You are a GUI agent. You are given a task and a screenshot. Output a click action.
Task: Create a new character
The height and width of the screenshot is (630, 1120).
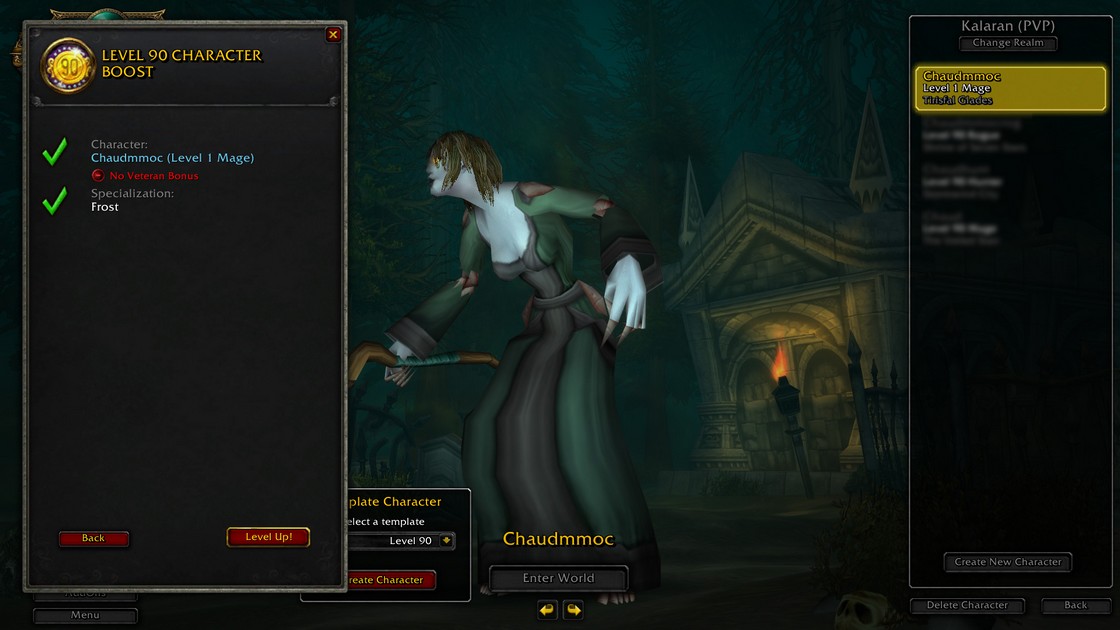(1007, 562)
